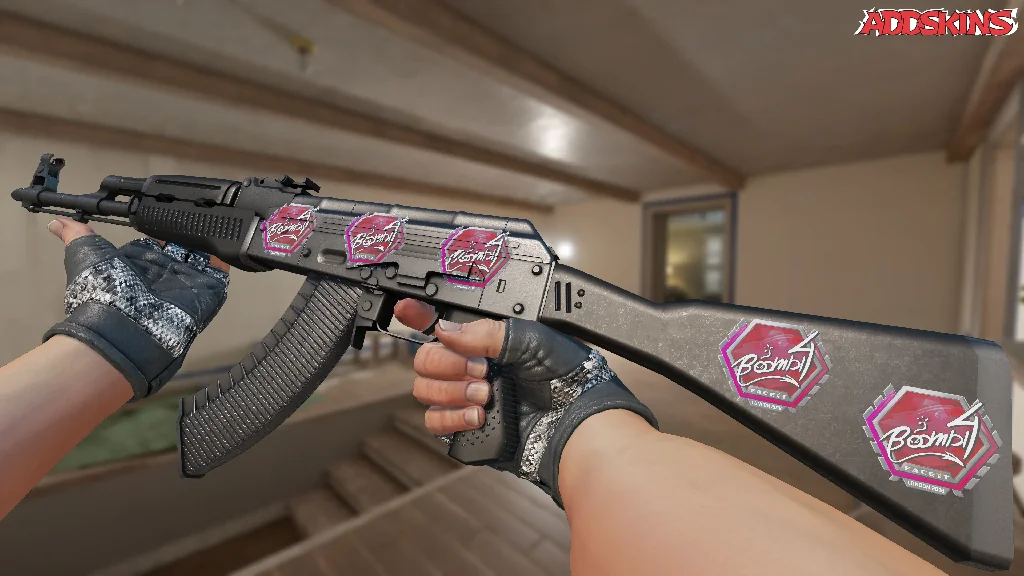Image resolution: width=1024 pixels, height=576 pixels.
Task: Click the ADDSKINS watermark logo
Action: [x=937, y=22]
